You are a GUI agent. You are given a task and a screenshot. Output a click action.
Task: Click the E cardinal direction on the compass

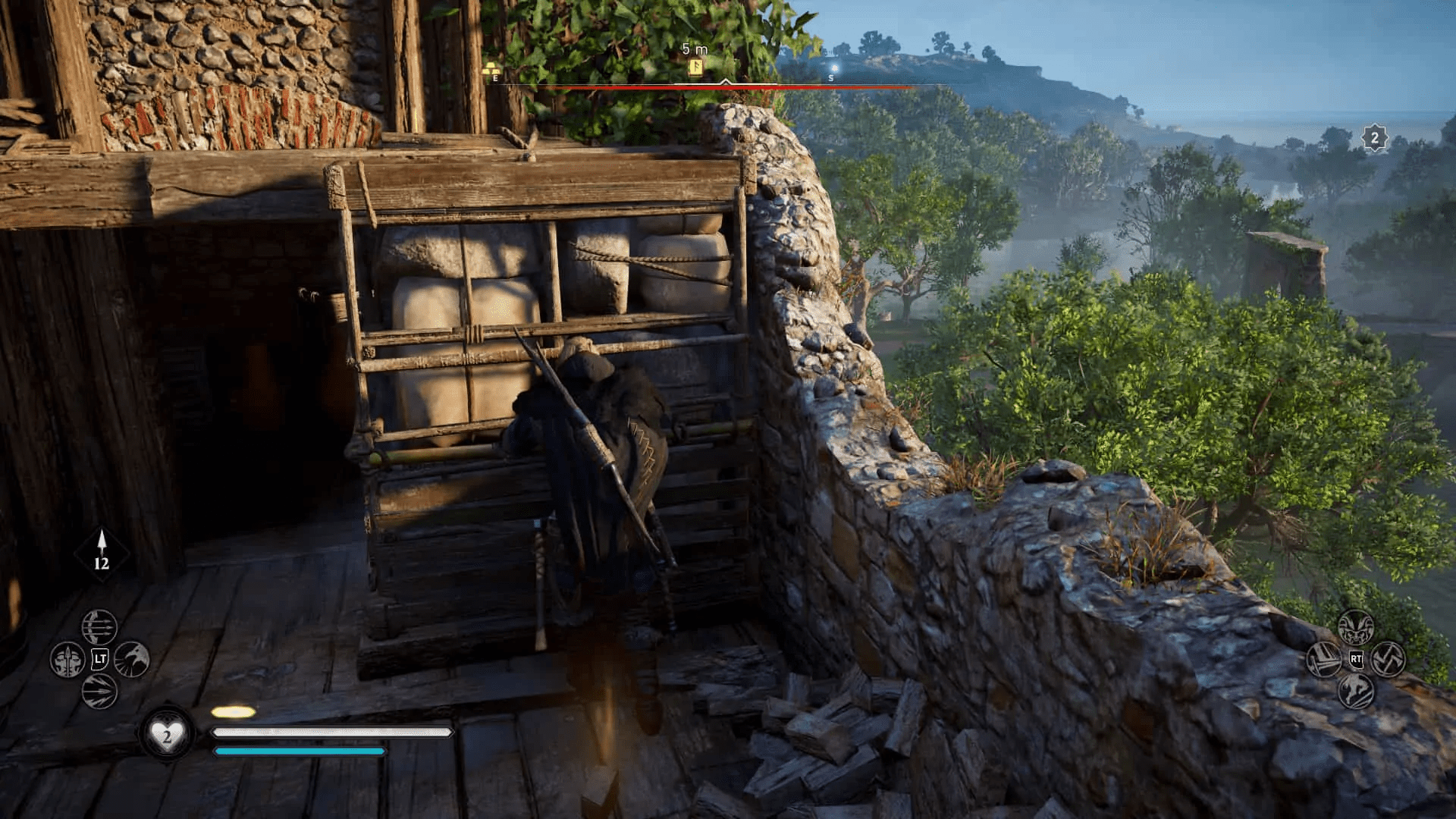click(494, 77)
